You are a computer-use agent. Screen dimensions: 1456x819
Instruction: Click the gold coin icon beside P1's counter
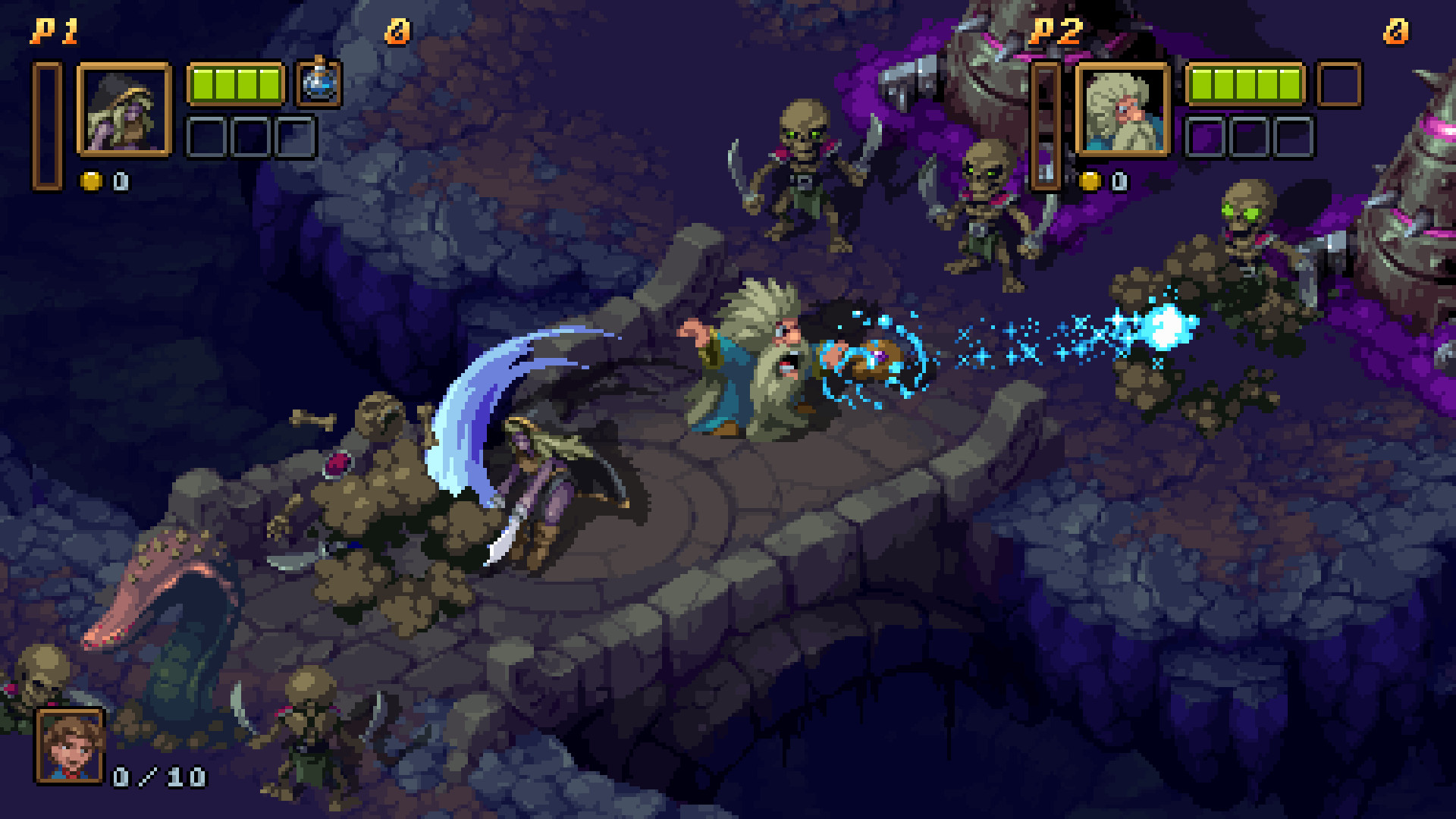(x=91, y=182)
